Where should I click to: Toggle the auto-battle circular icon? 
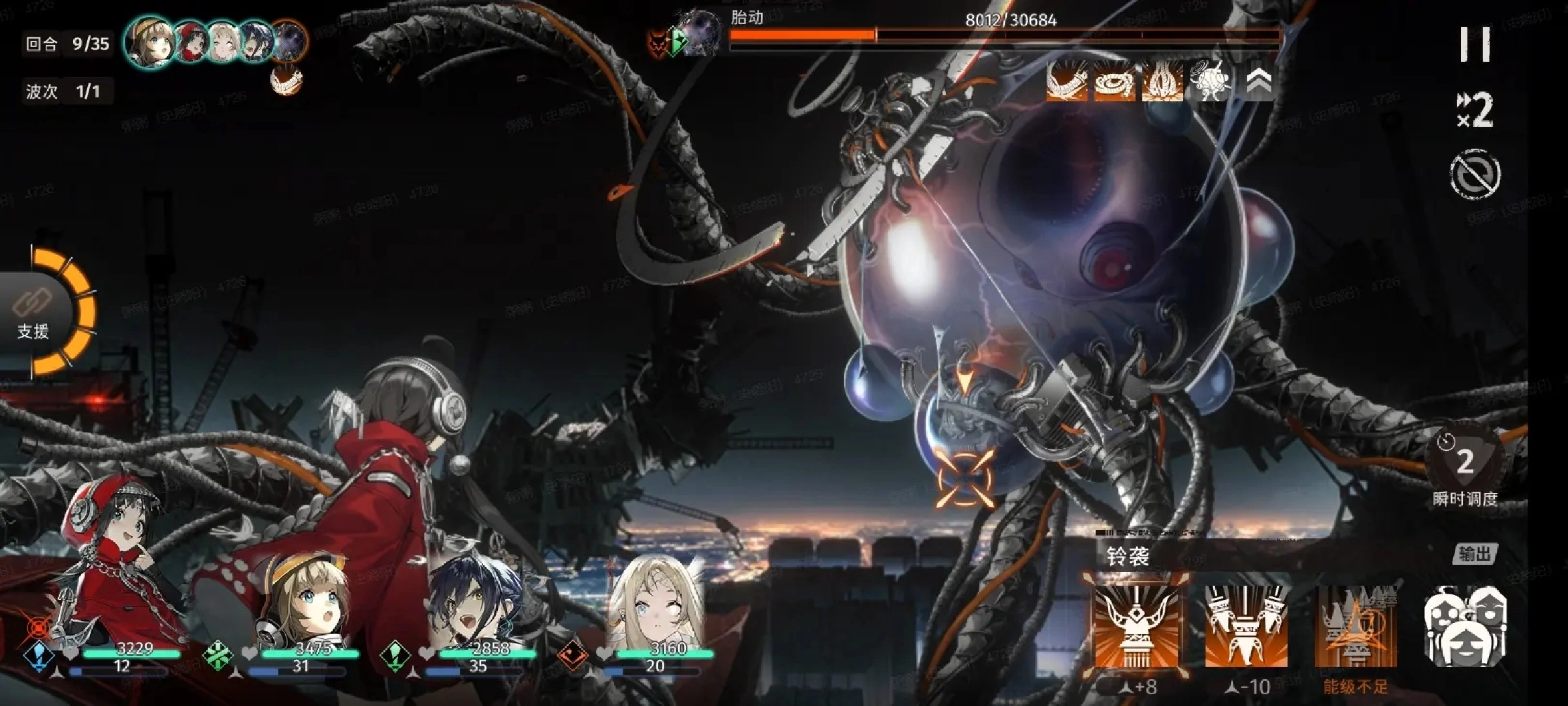pyautogui.click(x=1475, y=174)
